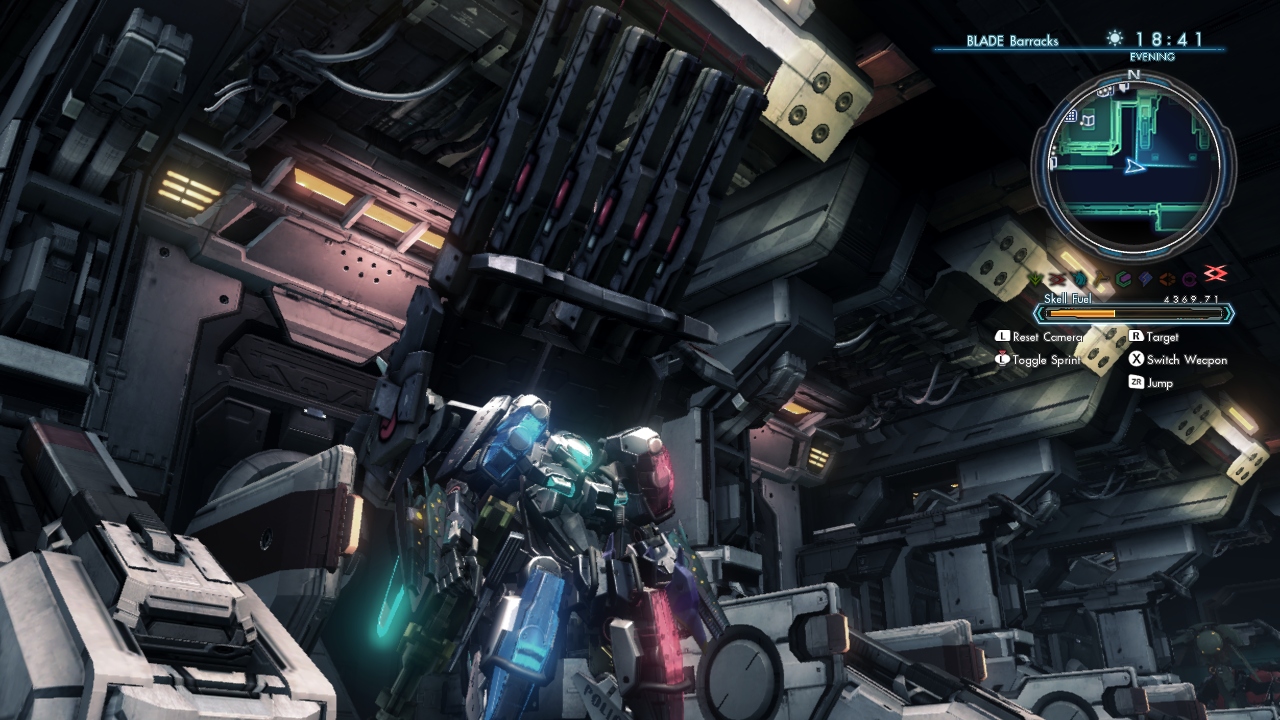Select the orange Outfitters division icon
Image resolution: width=1280 pixels, height=720 pixels.
pyautogui.click(x=1168, y=279)
